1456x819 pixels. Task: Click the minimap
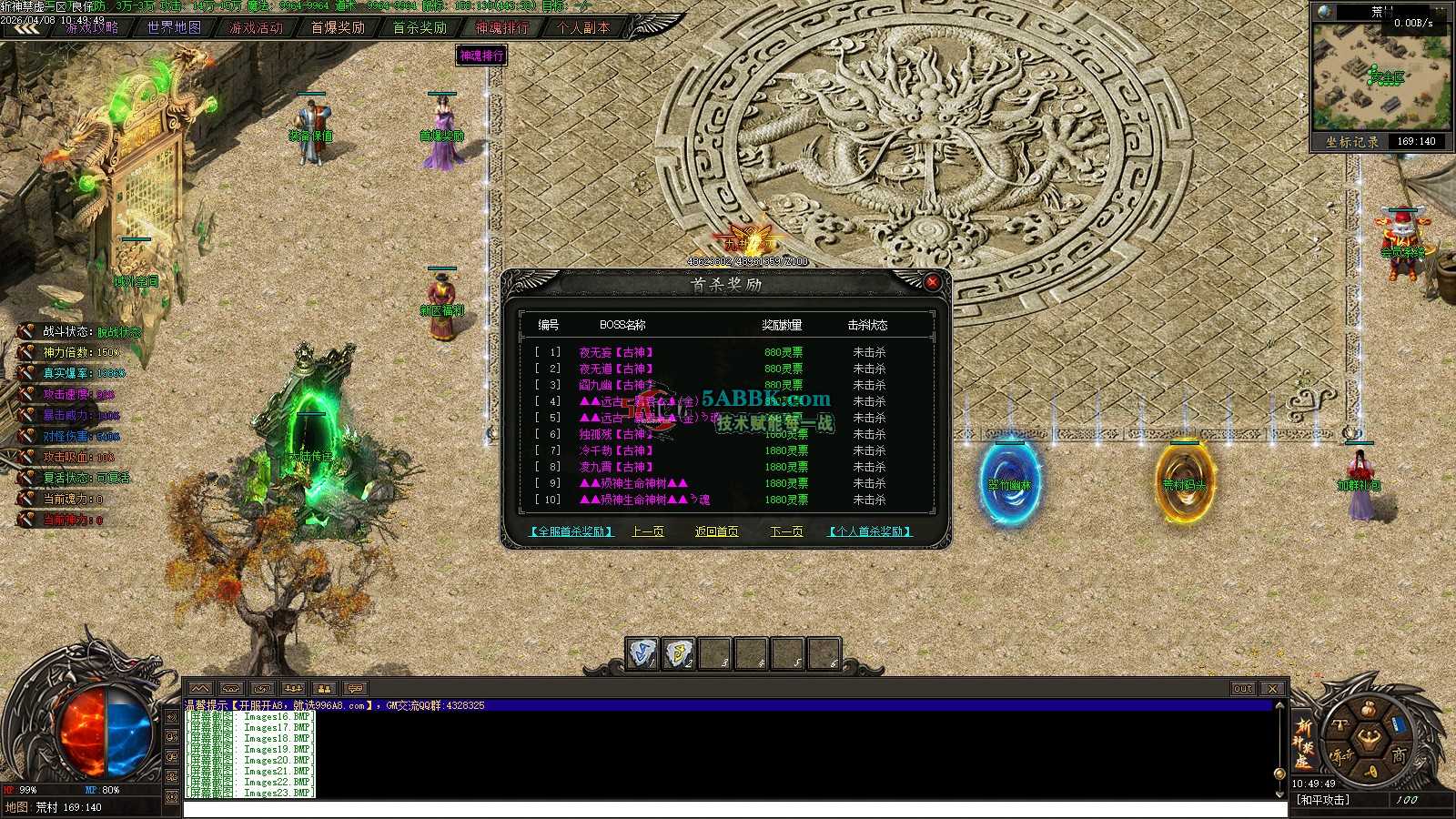(x=1380, y=77)
